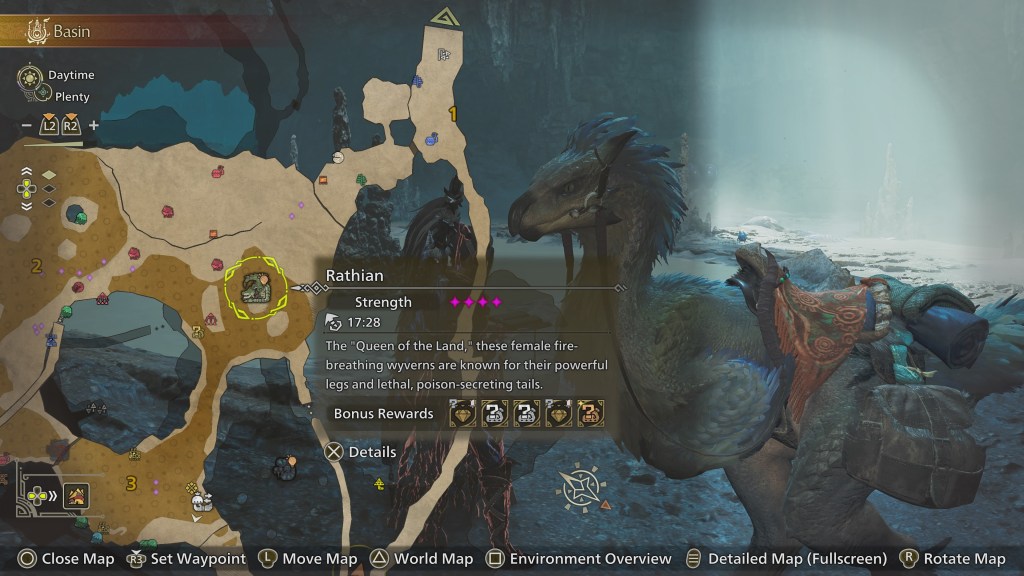Select the area 1 number marker
Viewport: 1024px width, 576px height.
(453, 115)
